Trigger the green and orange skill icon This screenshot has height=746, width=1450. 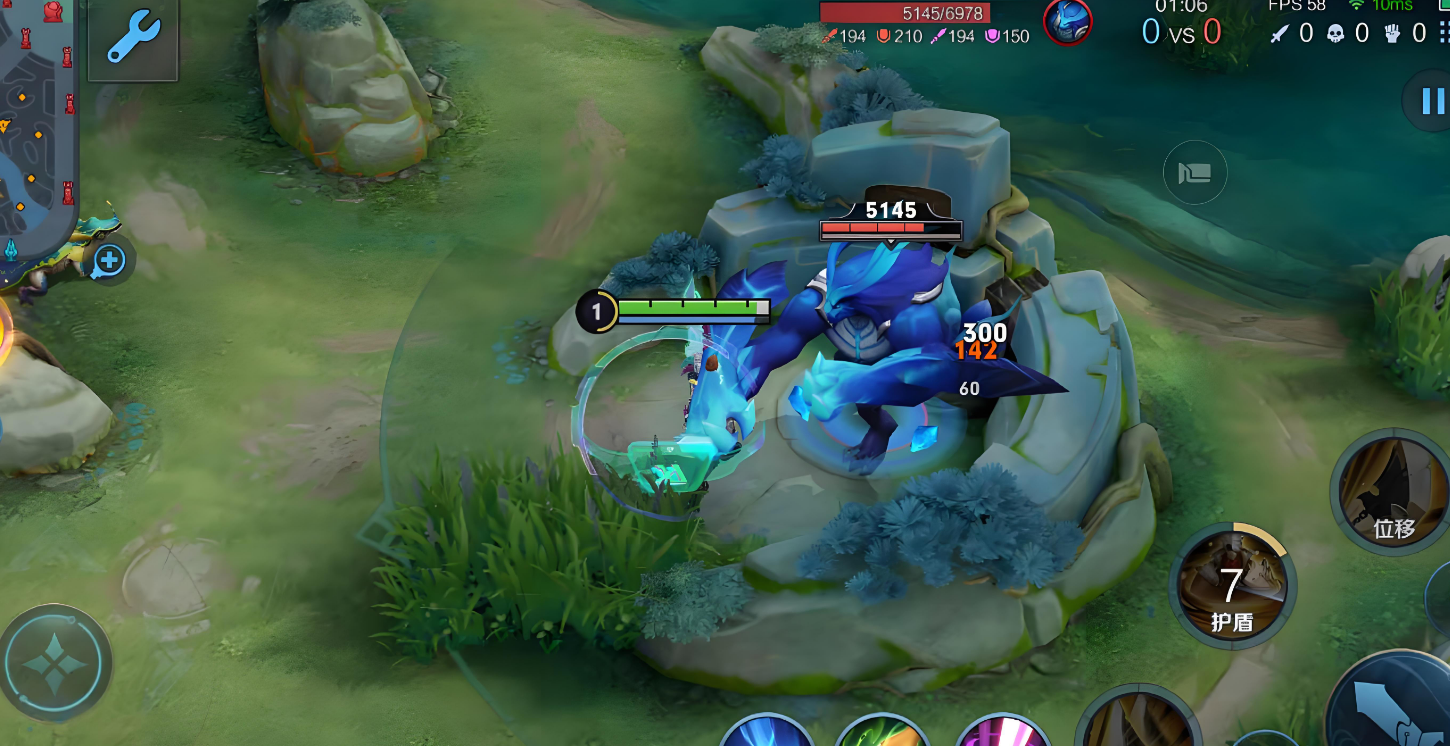(x=880, y=731)
